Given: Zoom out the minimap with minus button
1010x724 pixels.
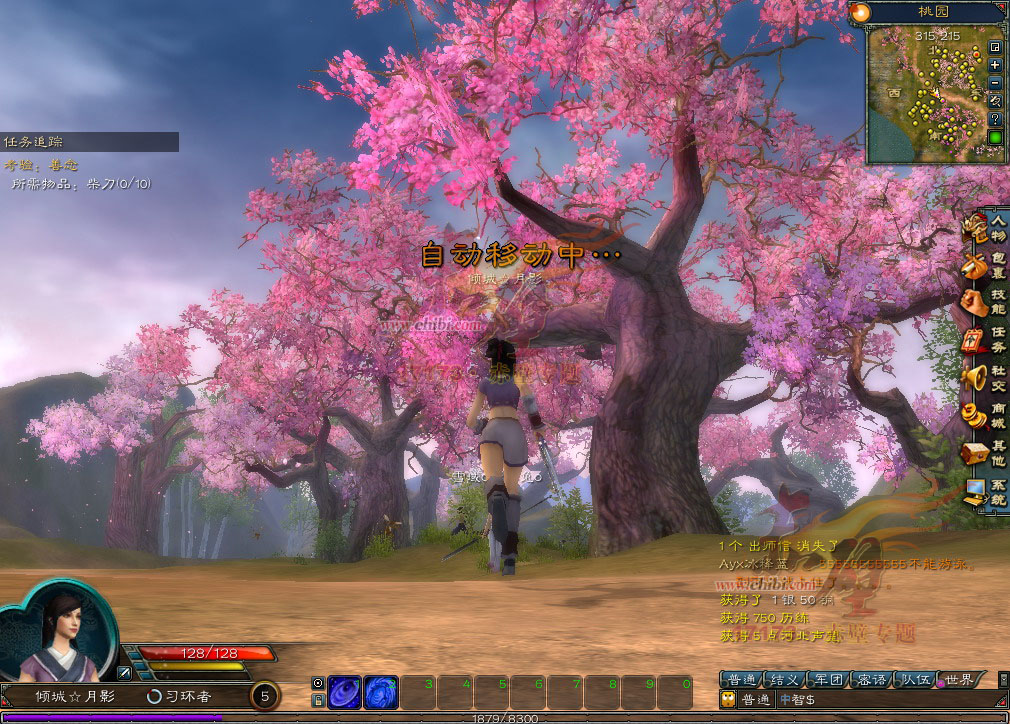Looking at the screenshot, I should [995, 83].
